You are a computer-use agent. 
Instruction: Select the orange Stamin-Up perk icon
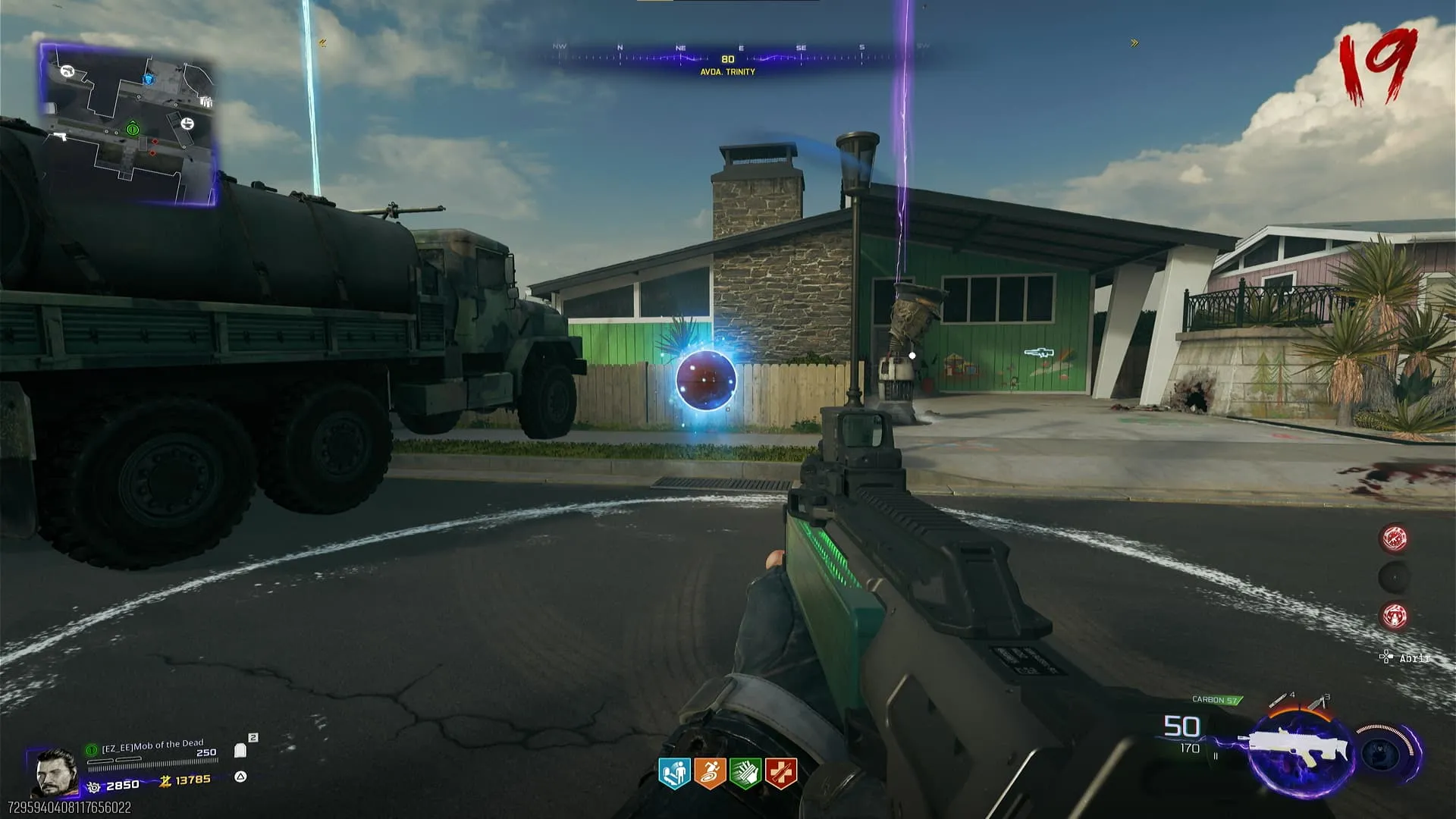coord(710,773)
